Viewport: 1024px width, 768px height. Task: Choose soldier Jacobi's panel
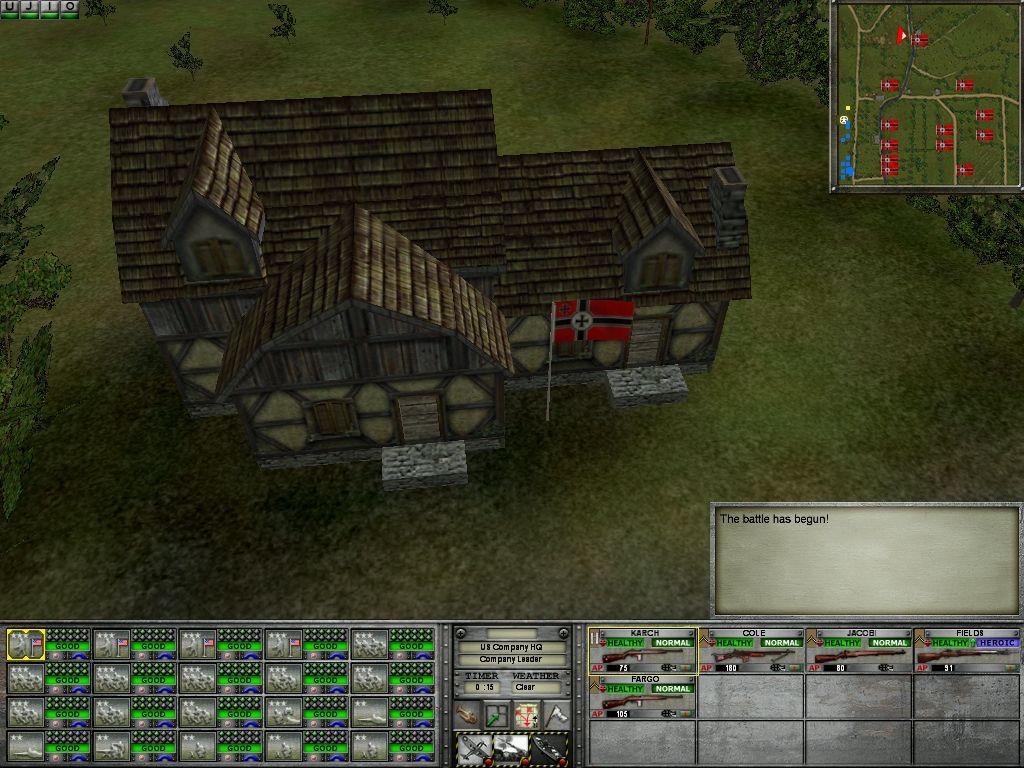point(859,650)
